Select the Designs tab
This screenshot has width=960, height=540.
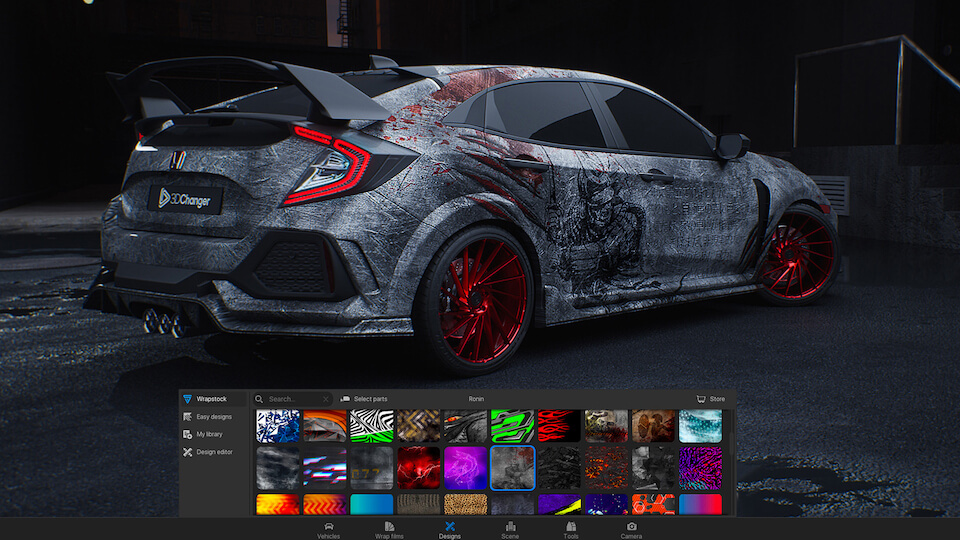pos(450,529)
